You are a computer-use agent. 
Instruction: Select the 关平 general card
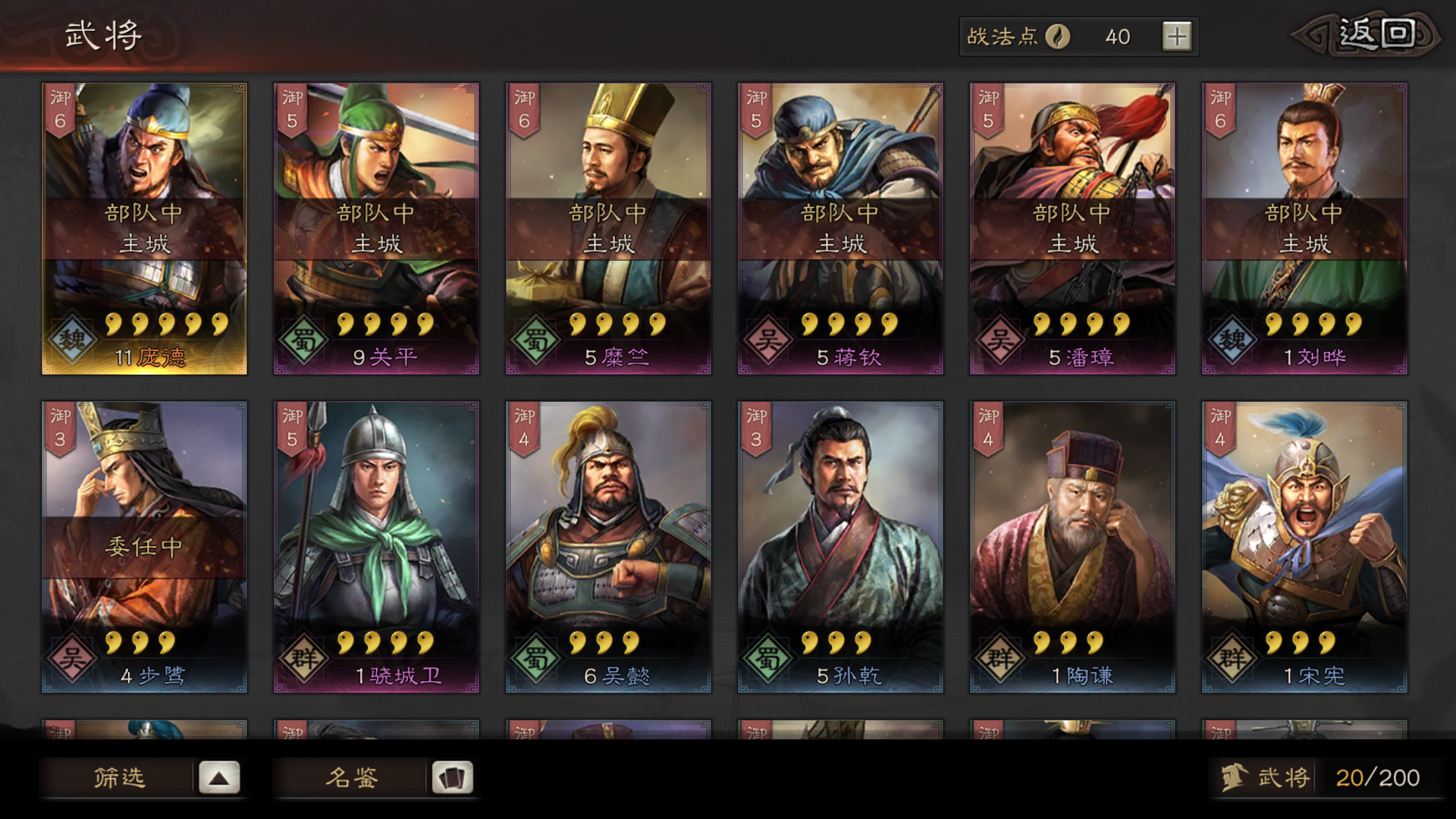click(377, 227)
